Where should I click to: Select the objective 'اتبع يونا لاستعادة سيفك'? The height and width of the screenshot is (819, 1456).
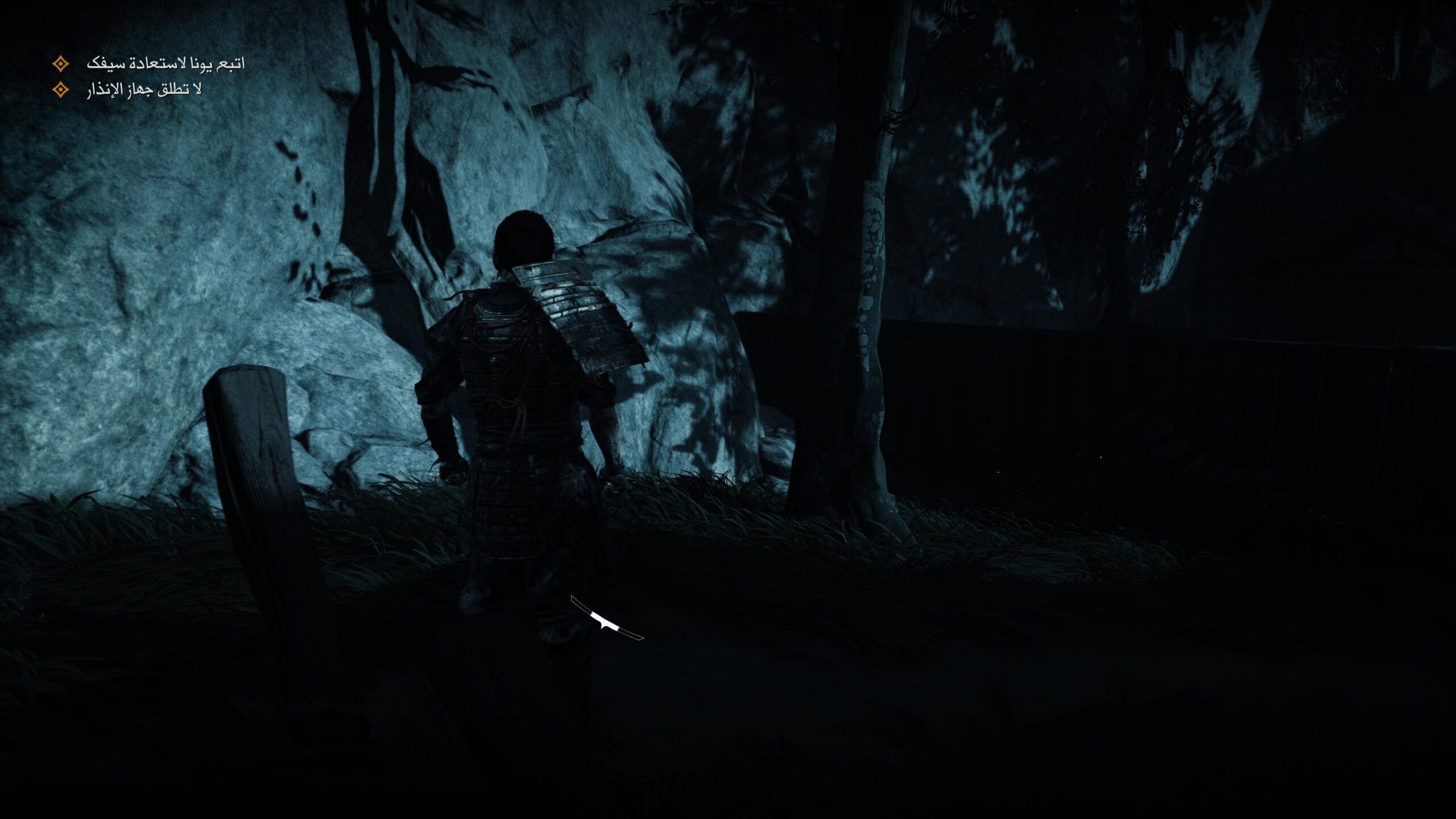[165, 64]
